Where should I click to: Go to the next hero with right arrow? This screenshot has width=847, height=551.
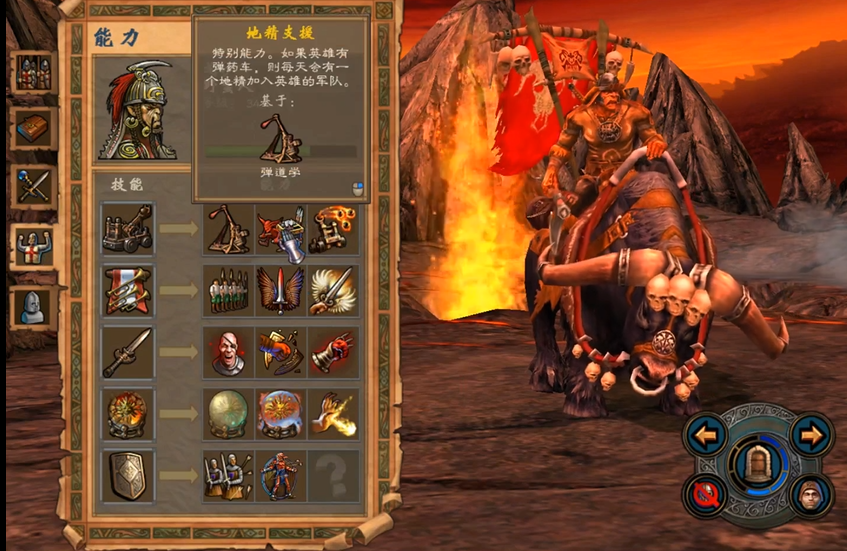click(810, 434)
